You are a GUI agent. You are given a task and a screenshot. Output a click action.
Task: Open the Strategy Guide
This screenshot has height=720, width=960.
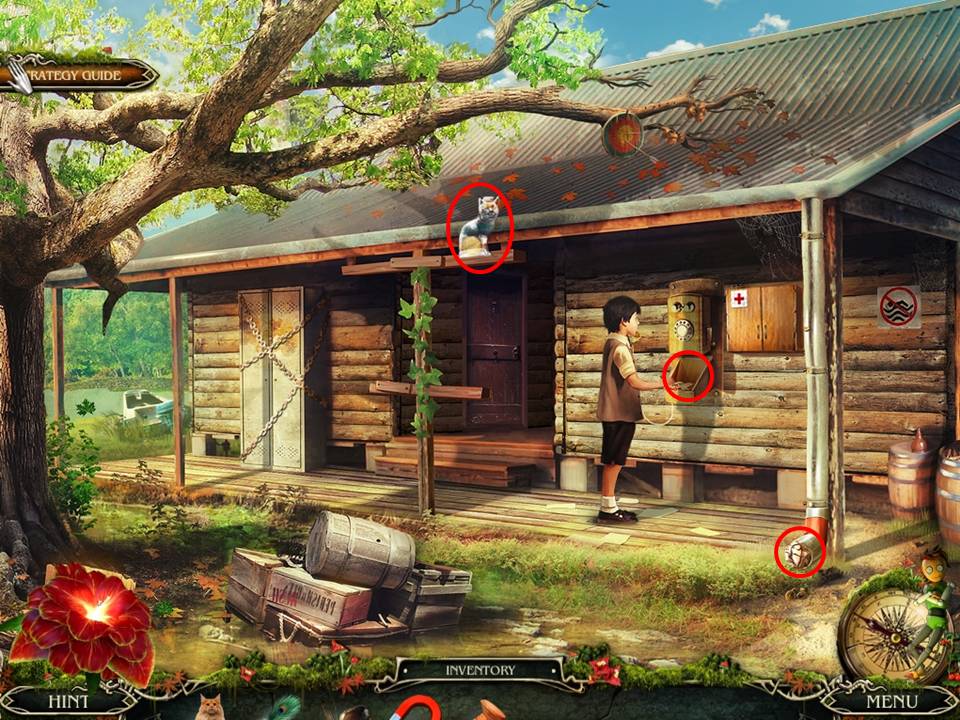80,75
